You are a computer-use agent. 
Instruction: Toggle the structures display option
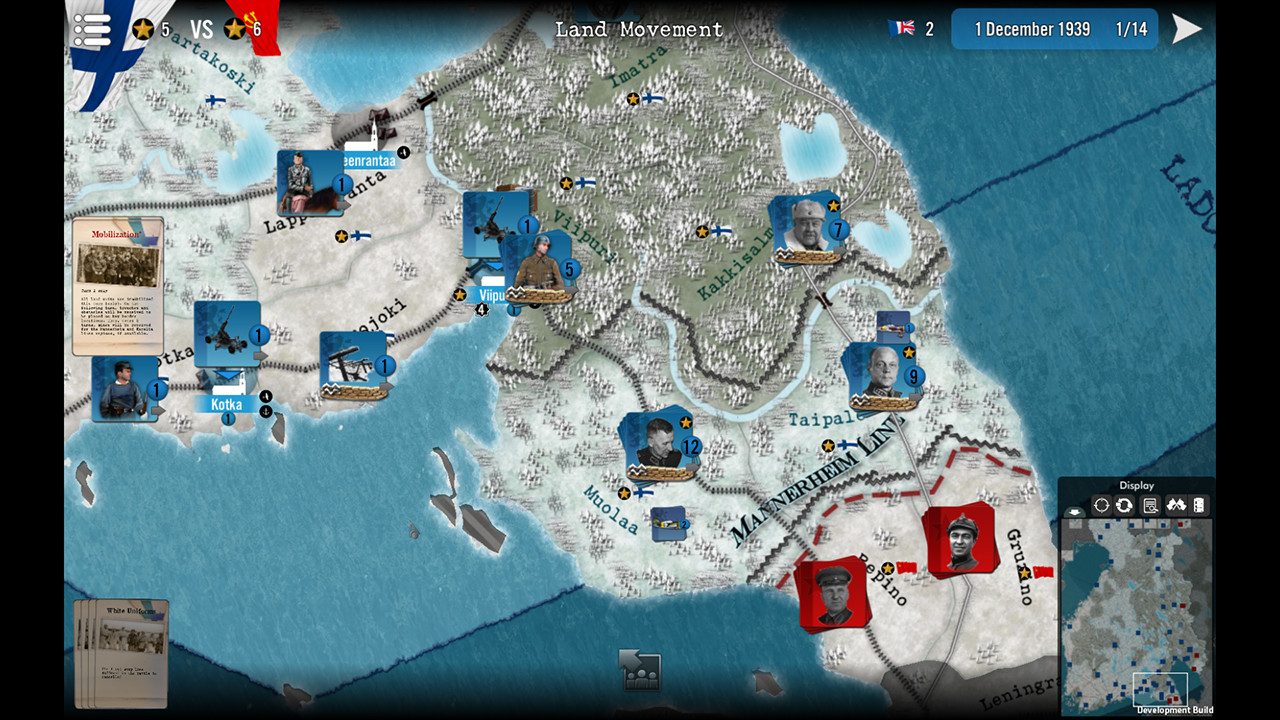click(x=1198, y=504)
